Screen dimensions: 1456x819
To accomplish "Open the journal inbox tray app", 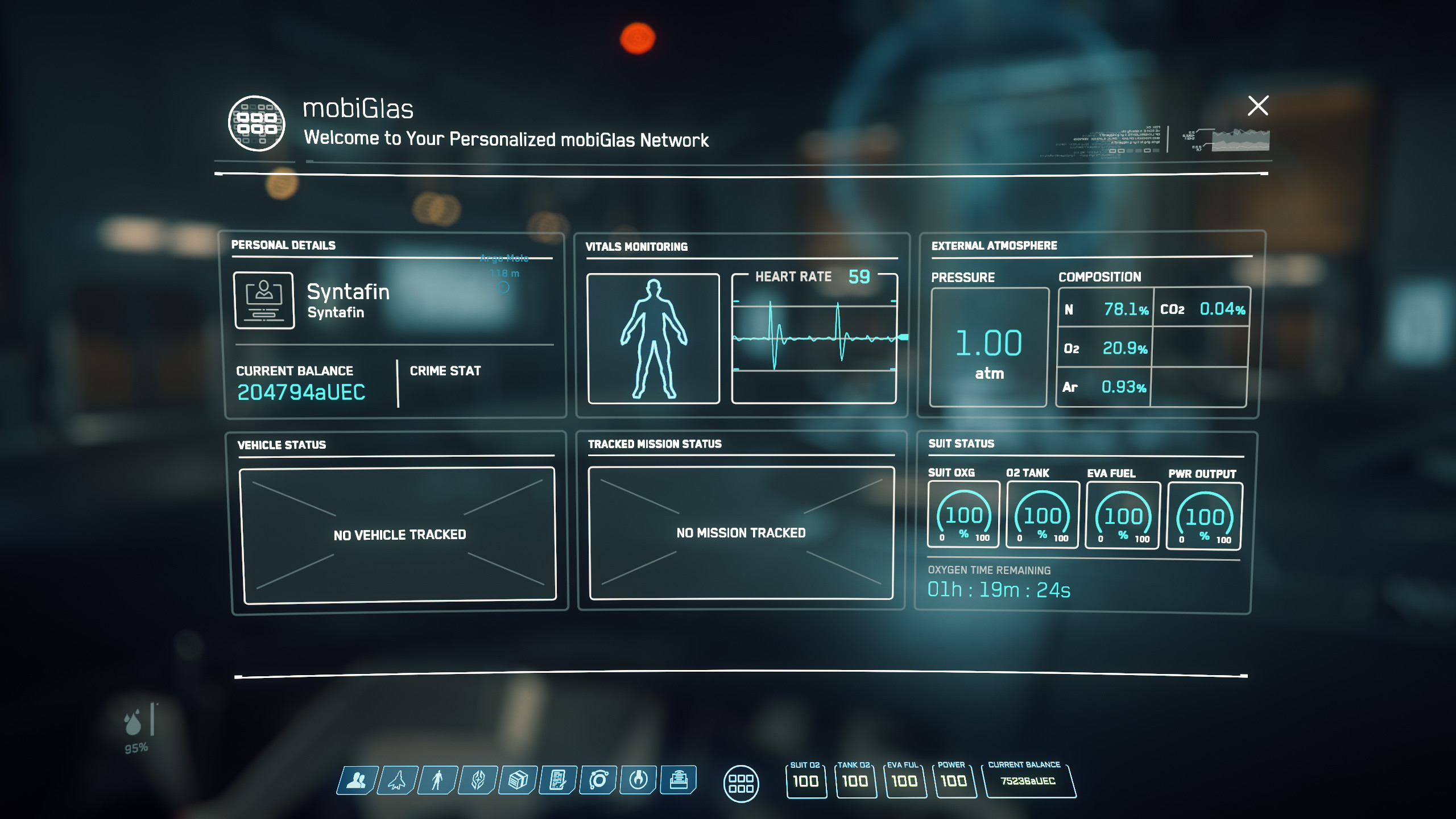I will click(679, 780).
